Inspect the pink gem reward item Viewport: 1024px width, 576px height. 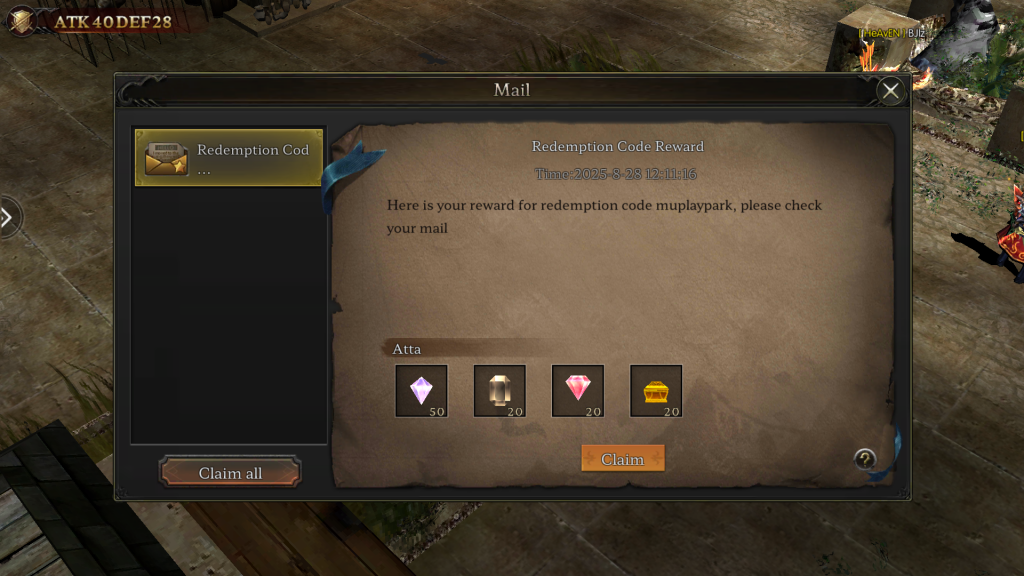click(578, 390)
